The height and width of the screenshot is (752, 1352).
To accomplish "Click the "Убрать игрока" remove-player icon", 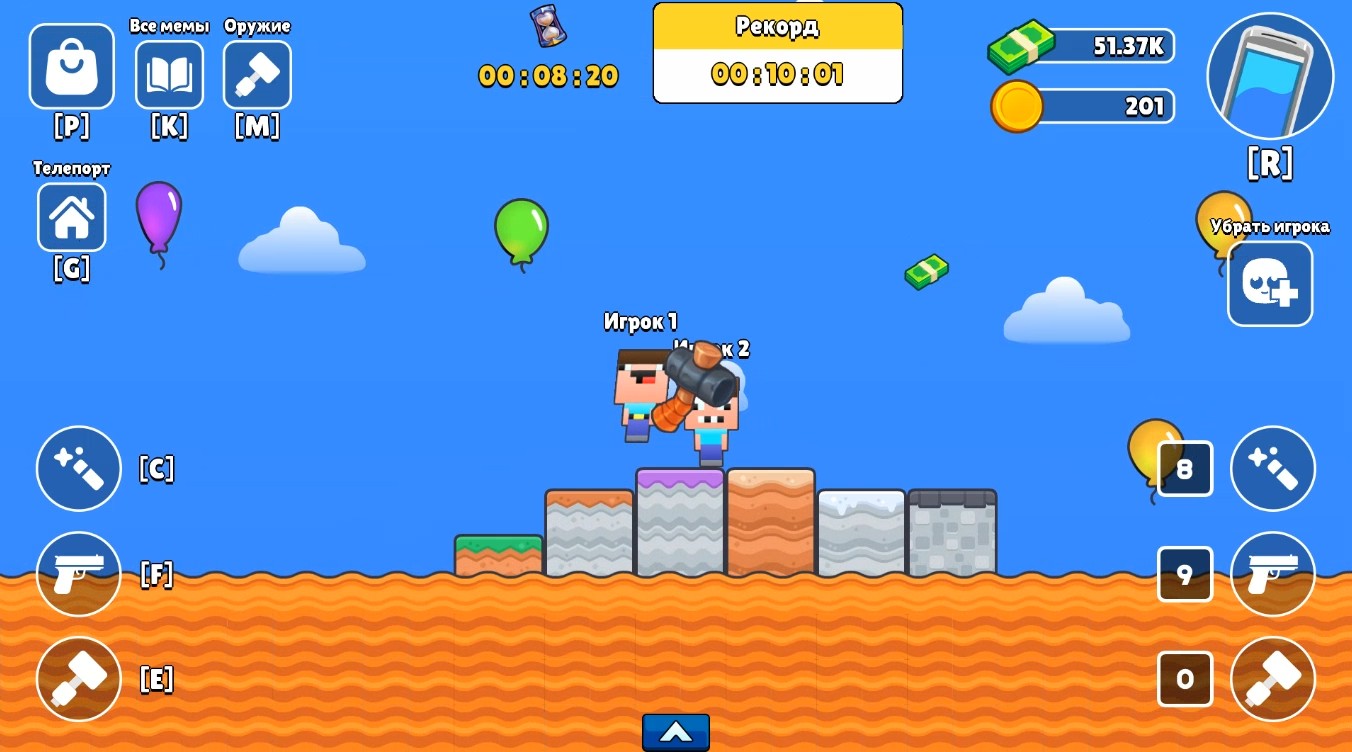I will click(x=1270, y=284).
